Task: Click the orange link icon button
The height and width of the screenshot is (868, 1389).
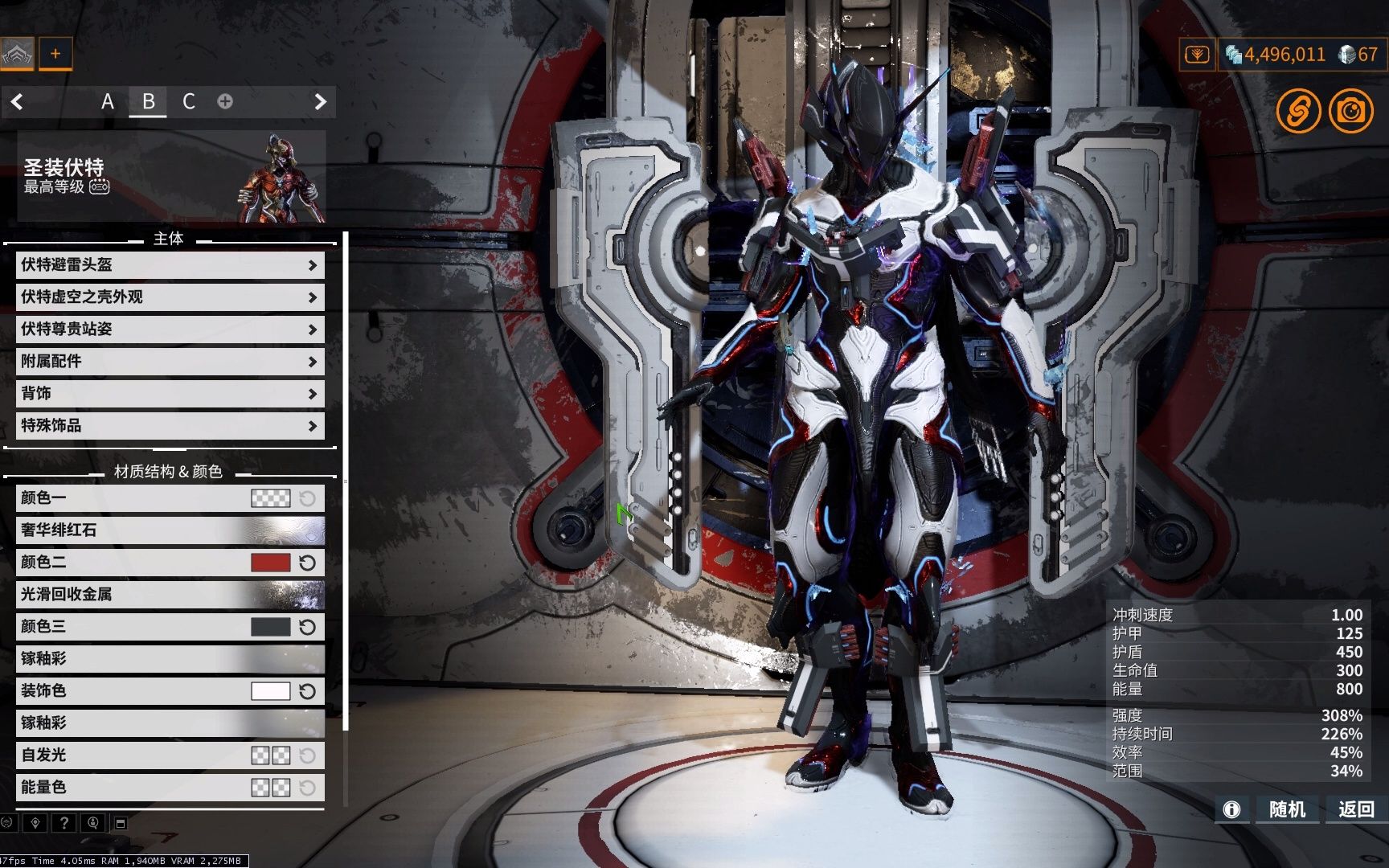Action: click(x=1298, y=110)
